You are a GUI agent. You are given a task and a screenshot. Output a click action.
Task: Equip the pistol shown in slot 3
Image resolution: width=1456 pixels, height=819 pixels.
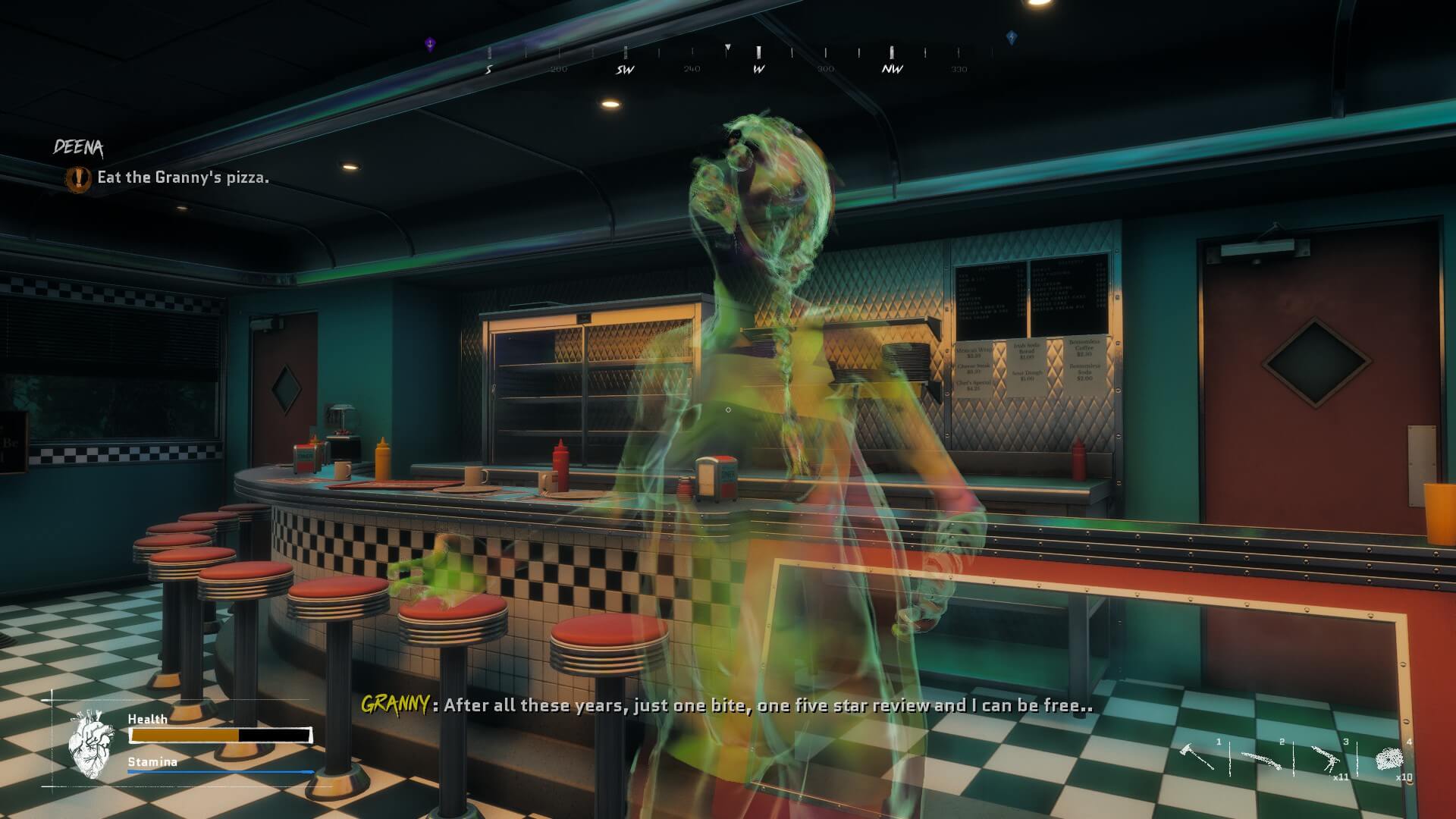point(1327,758)
